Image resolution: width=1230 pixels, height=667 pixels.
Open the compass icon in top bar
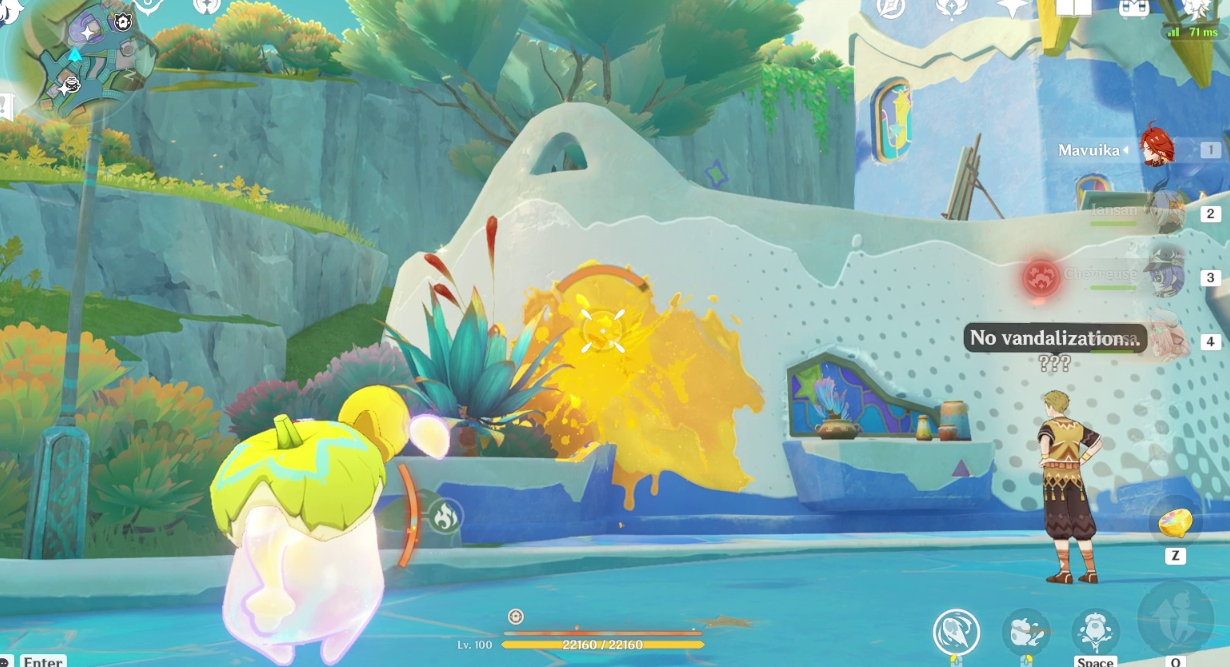click(890, 8)
